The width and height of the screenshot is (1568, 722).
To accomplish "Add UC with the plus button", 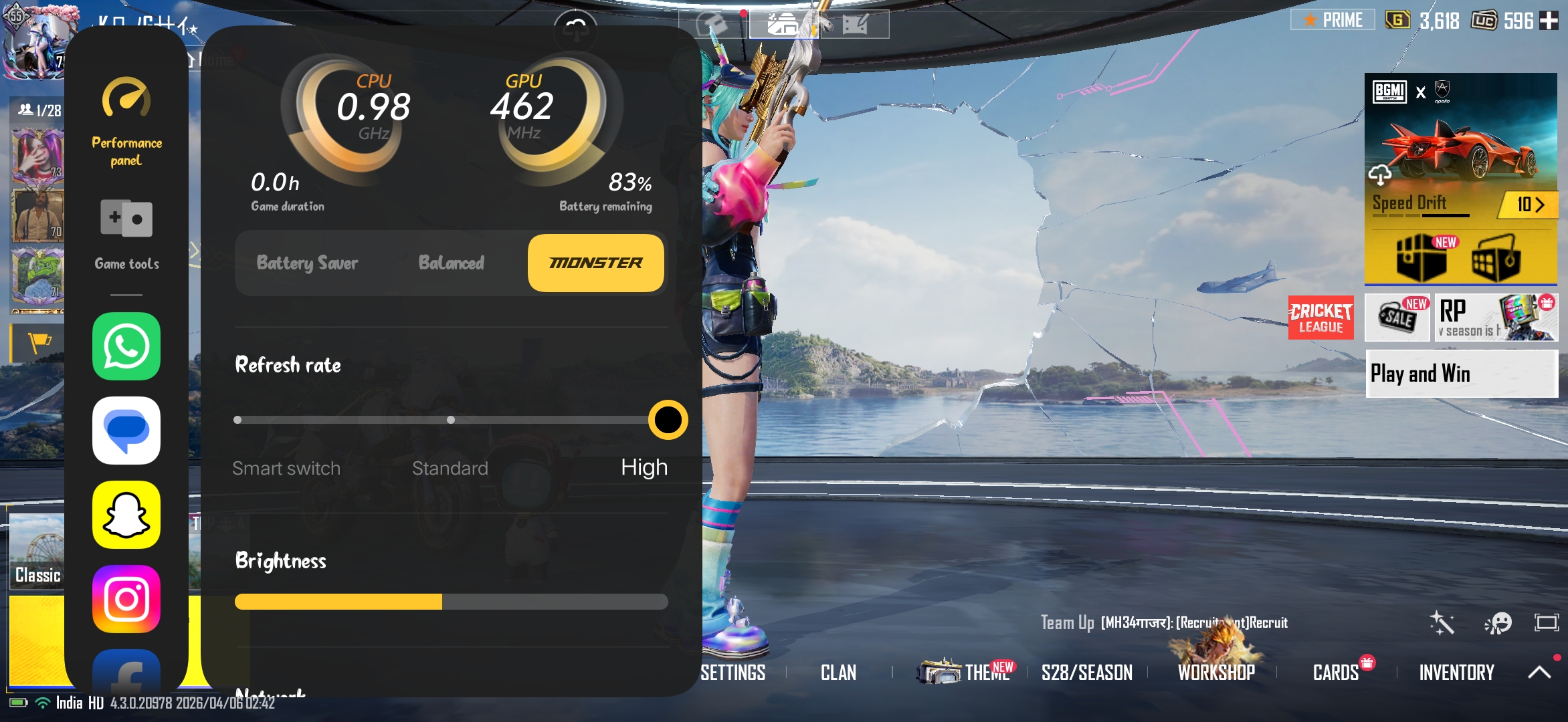I will click(1549, 21).
